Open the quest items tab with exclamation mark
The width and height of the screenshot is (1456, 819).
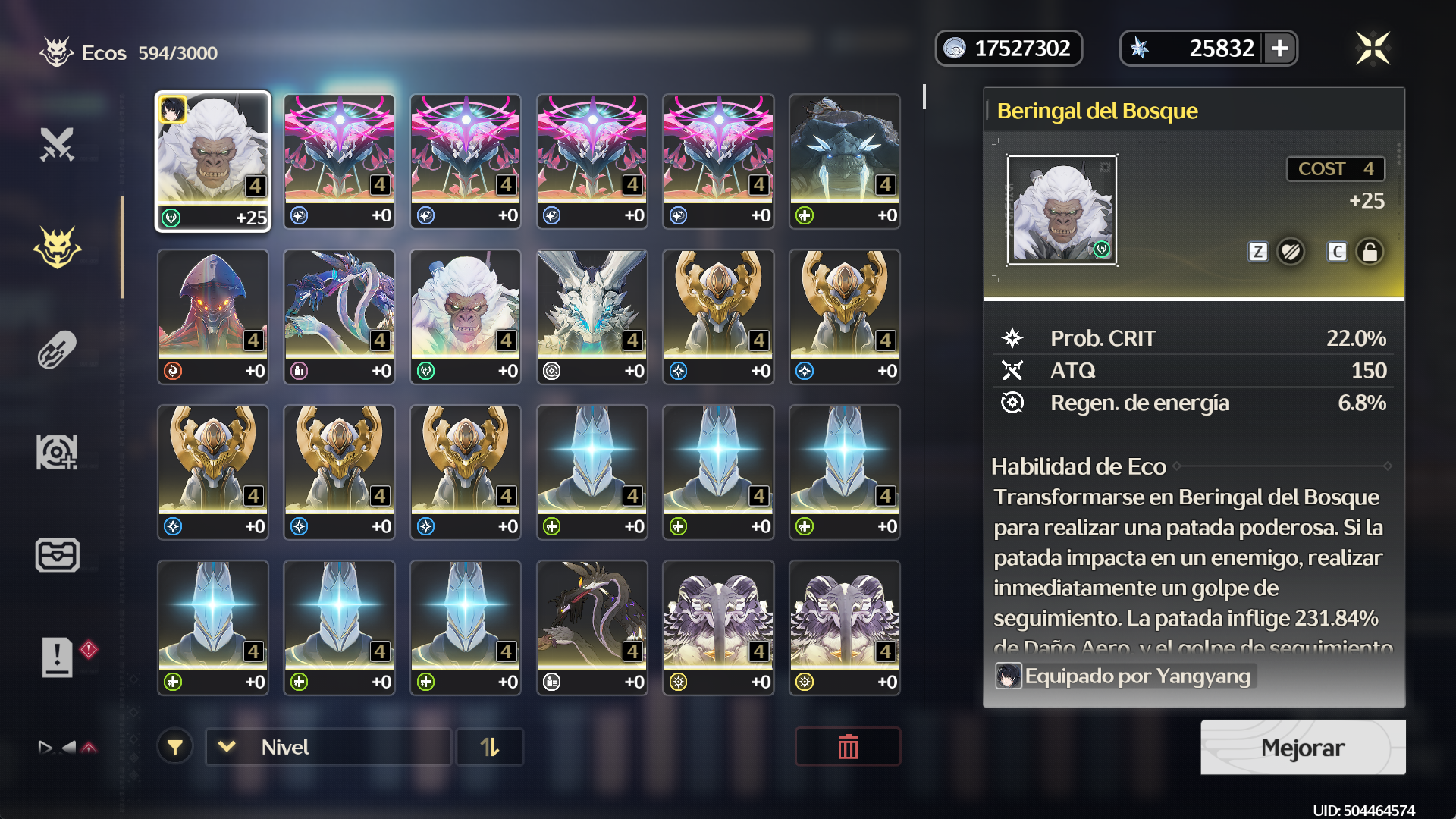click(x=57, y=657)
